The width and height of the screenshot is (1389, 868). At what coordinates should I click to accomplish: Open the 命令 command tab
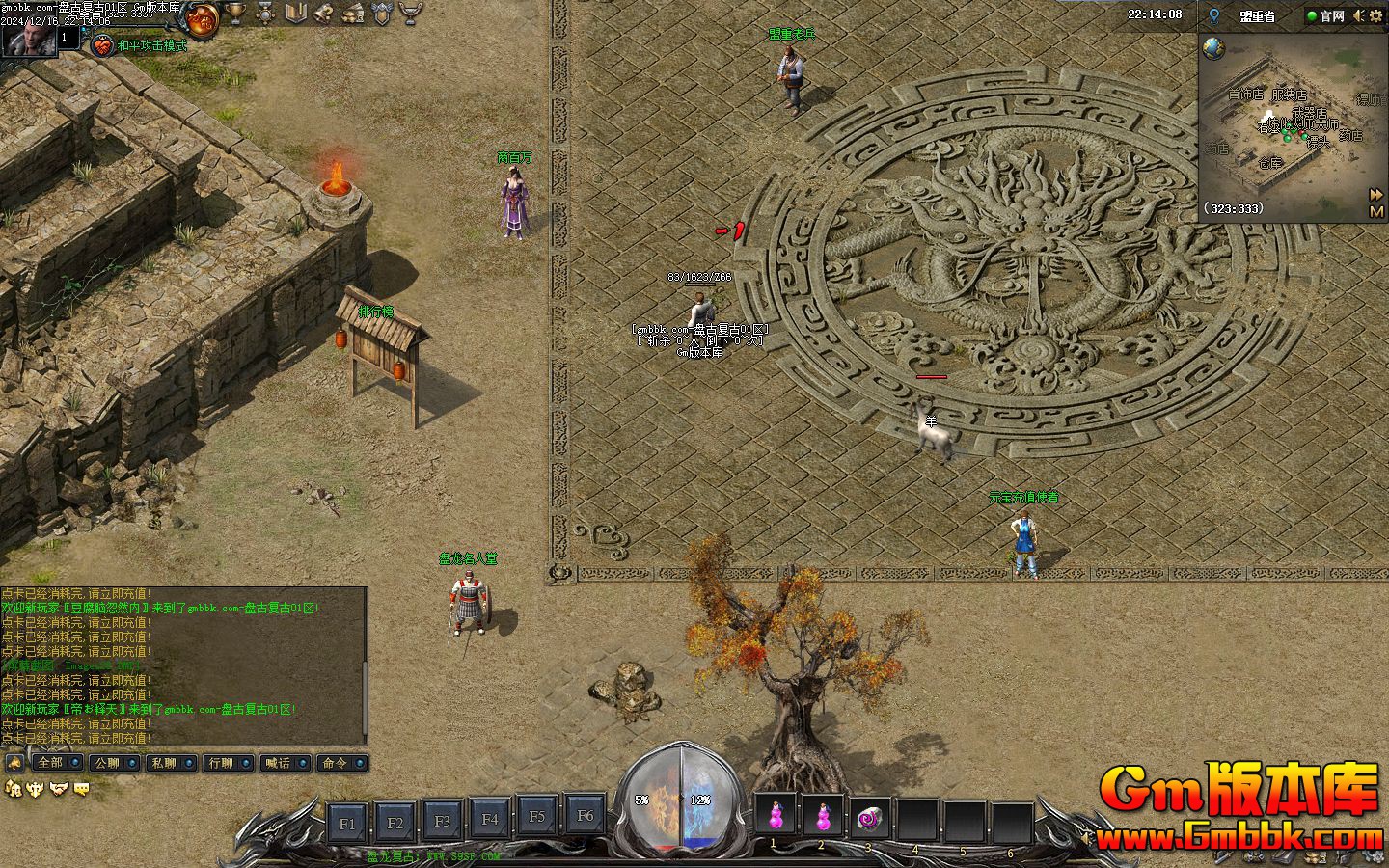(x=334, y=763)
